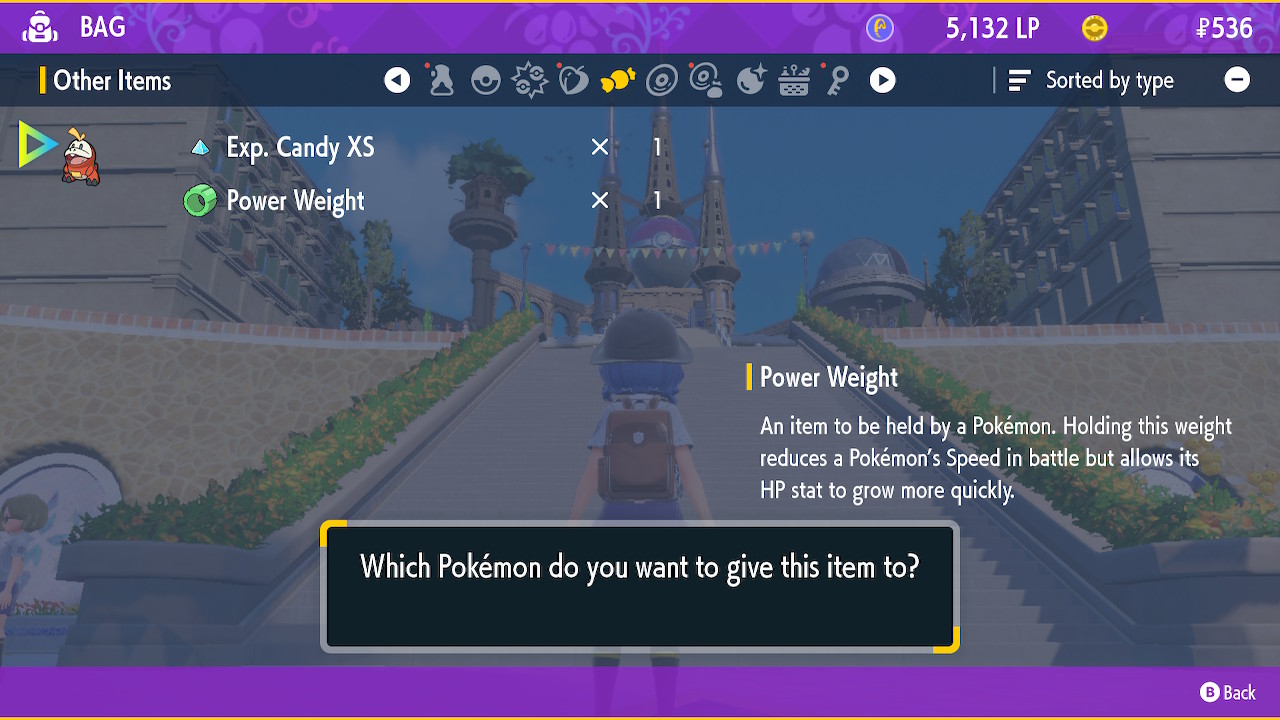Click the highlighted Other Items candy icon

coord(617,79)
